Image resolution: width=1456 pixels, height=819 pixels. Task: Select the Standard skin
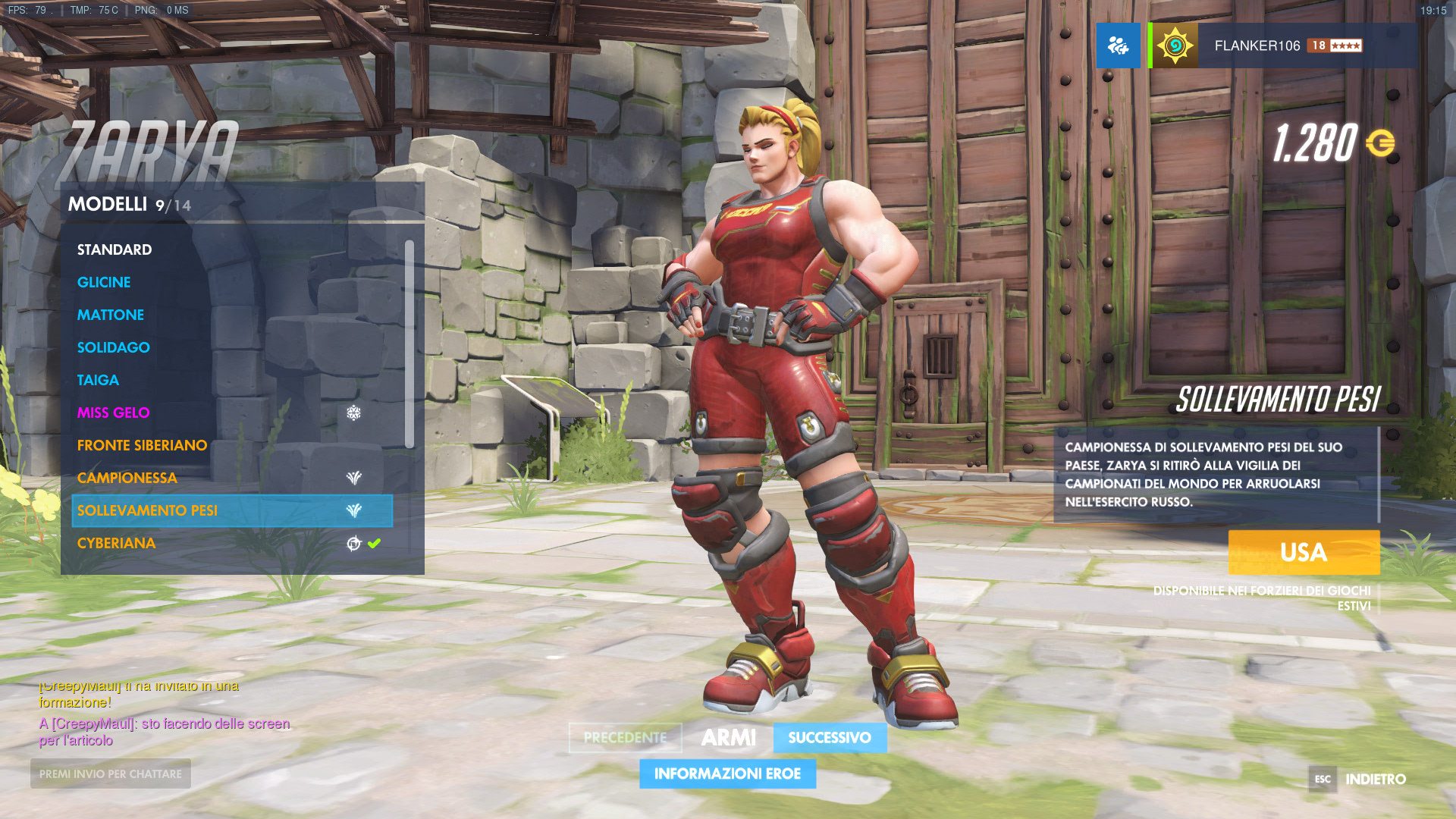115,249
